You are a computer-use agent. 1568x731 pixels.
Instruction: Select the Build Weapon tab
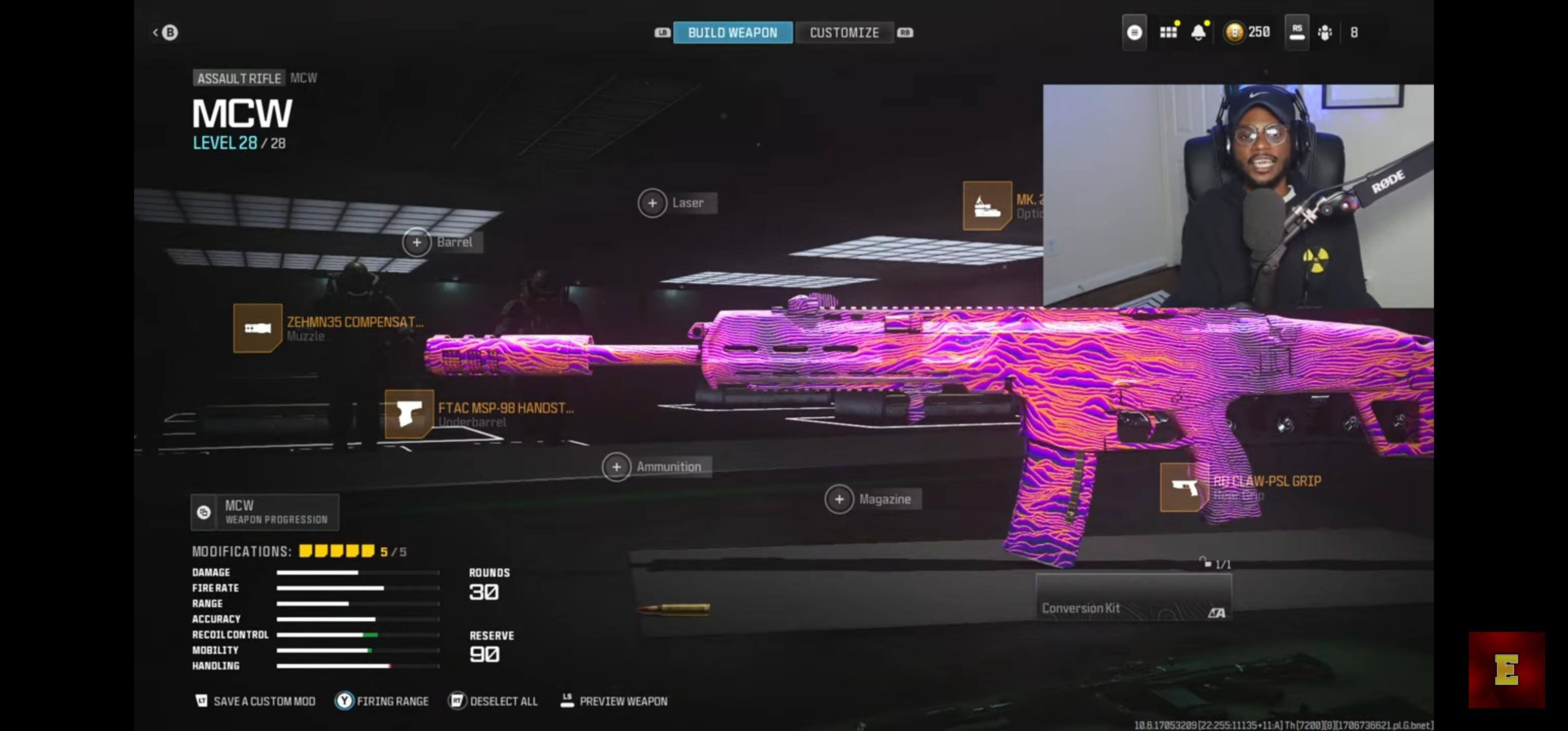tap(732, 32)
